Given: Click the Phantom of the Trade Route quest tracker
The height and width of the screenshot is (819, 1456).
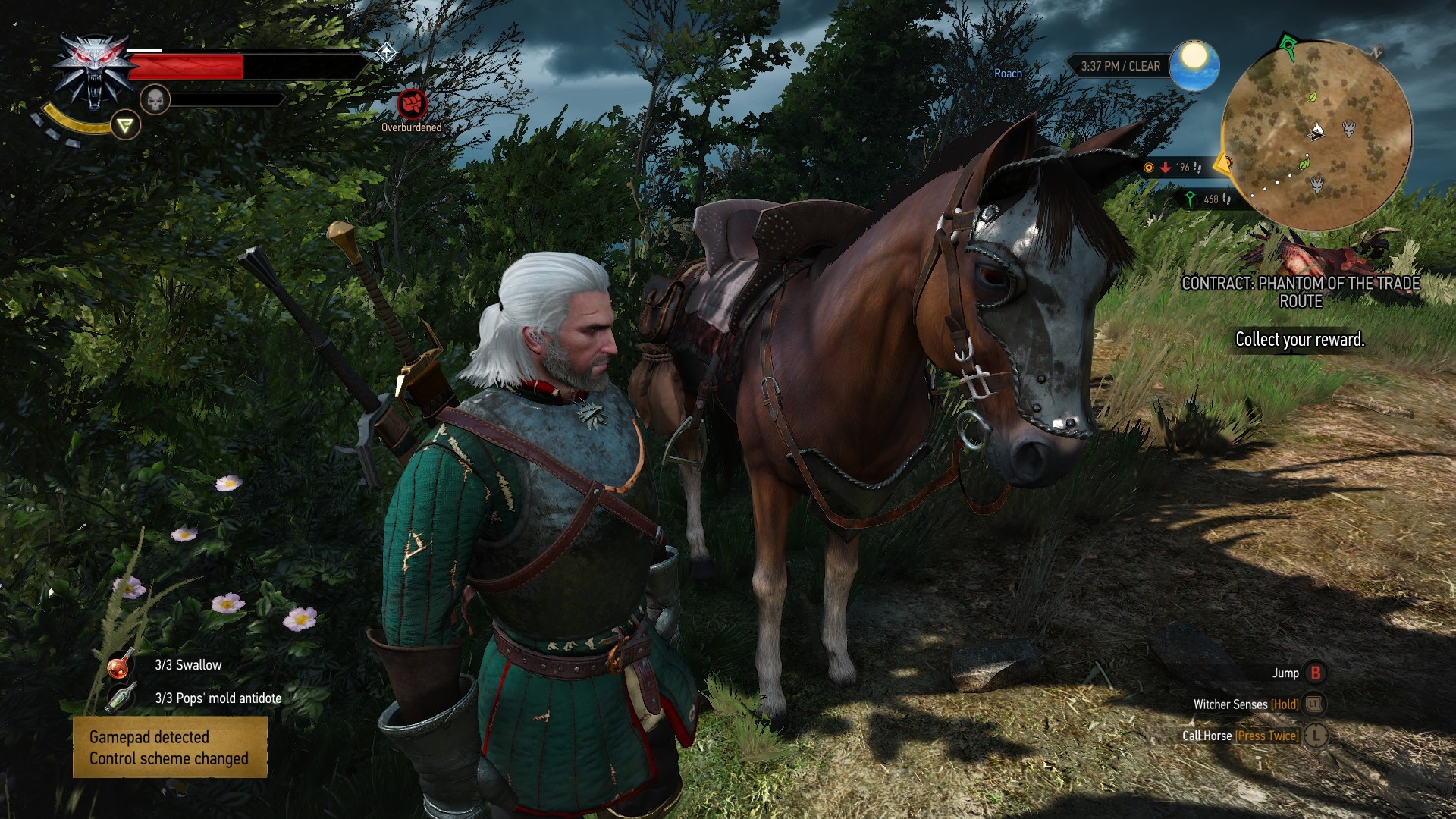Looking at the screenshot, I should (x=1301, y=292).
